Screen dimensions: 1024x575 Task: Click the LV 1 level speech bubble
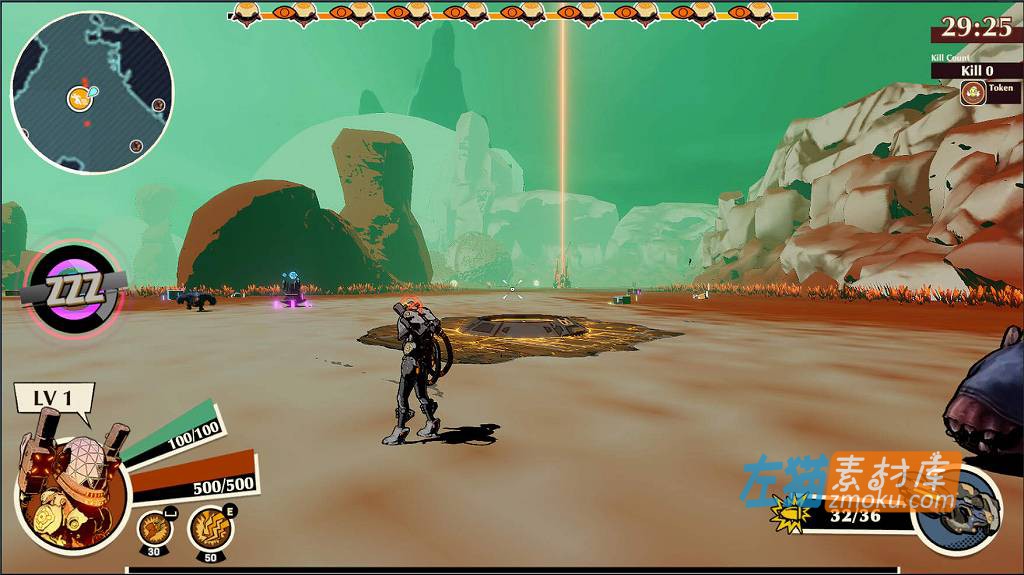54,398
